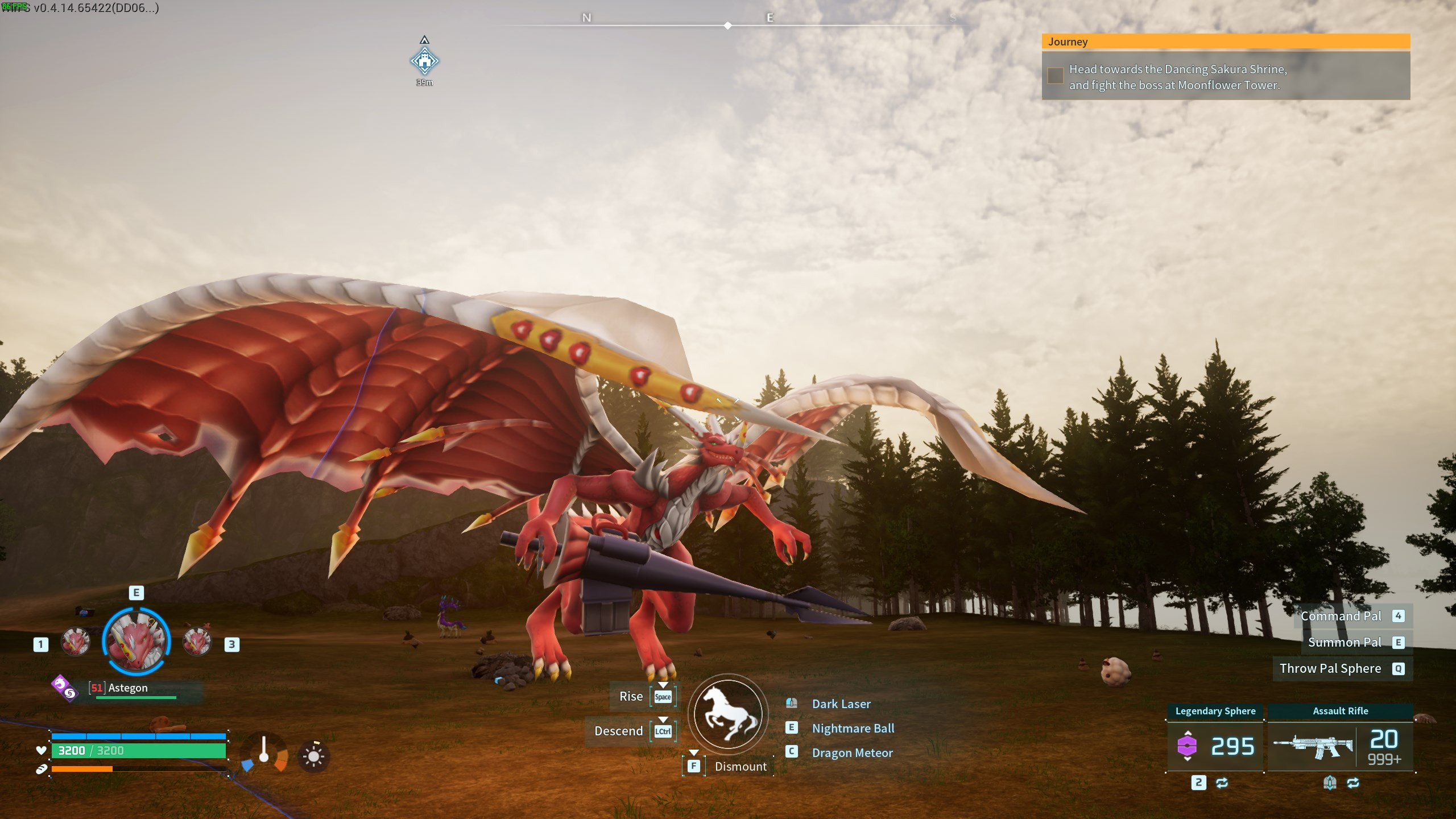Choose the Dark Laser skill
This screenshot has height=819, width=1456.
pos(841,704)
